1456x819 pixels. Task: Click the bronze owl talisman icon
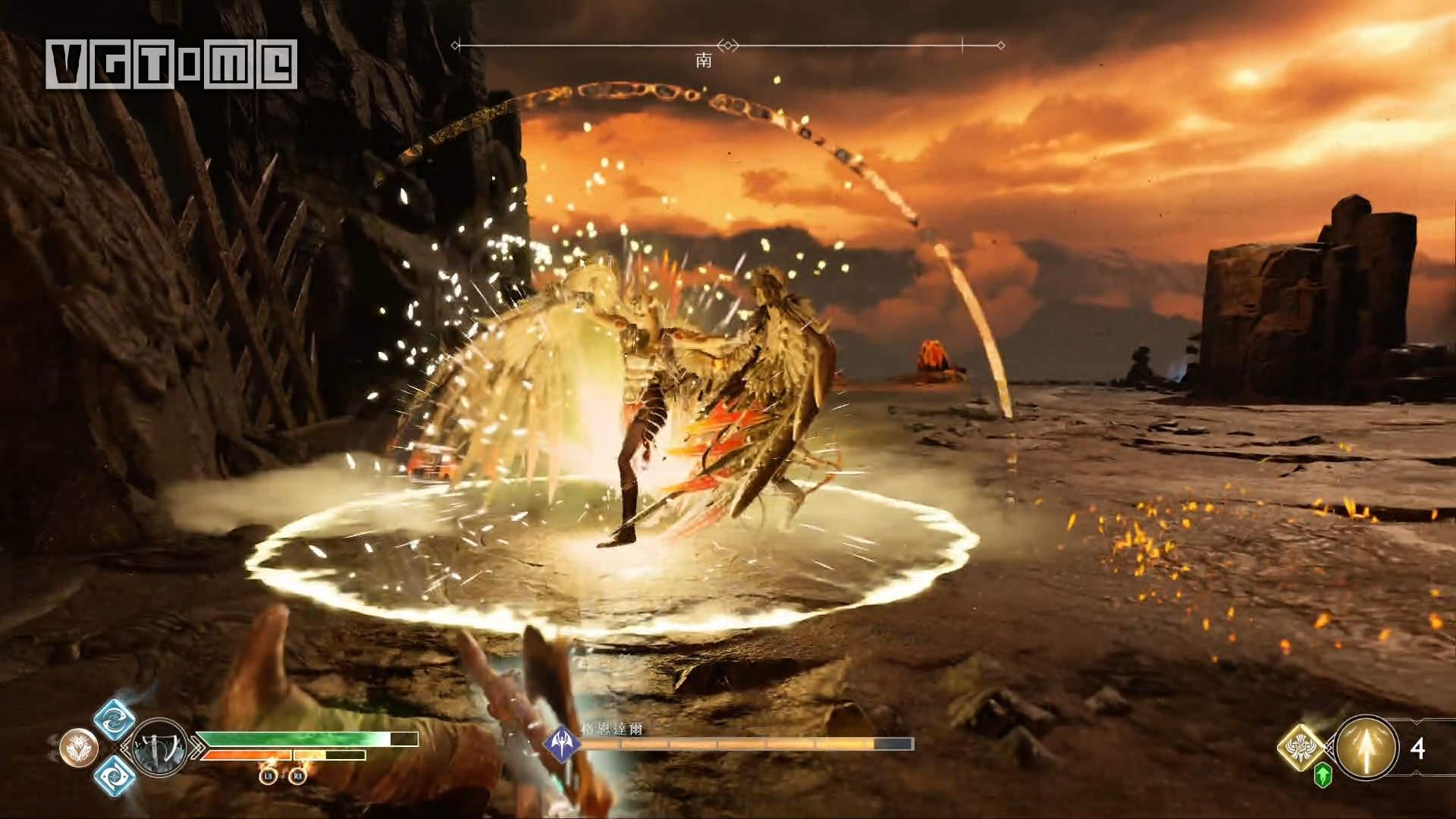click(x=79, y=748)
